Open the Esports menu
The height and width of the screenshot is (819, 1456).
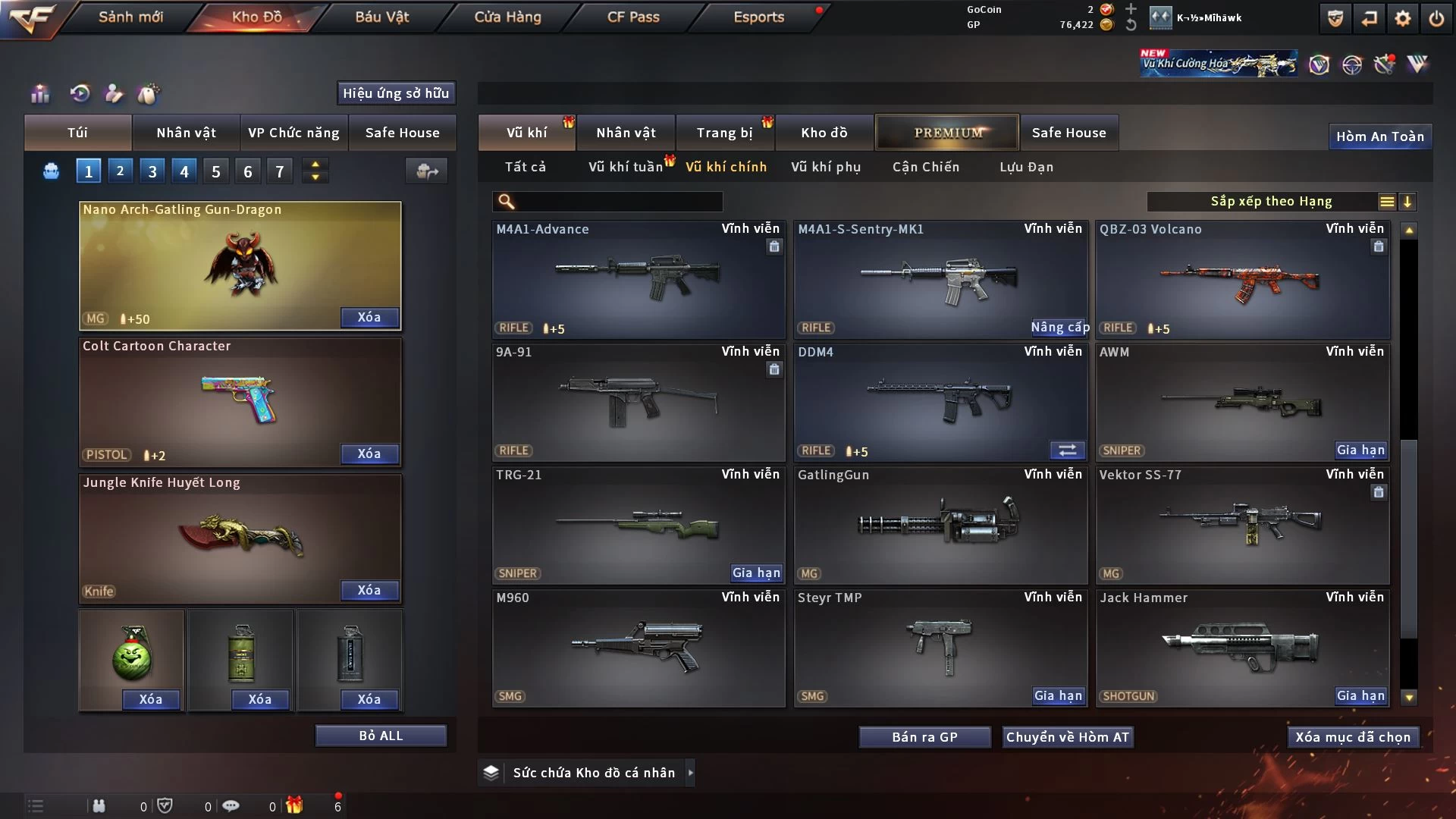click(758, 17)
